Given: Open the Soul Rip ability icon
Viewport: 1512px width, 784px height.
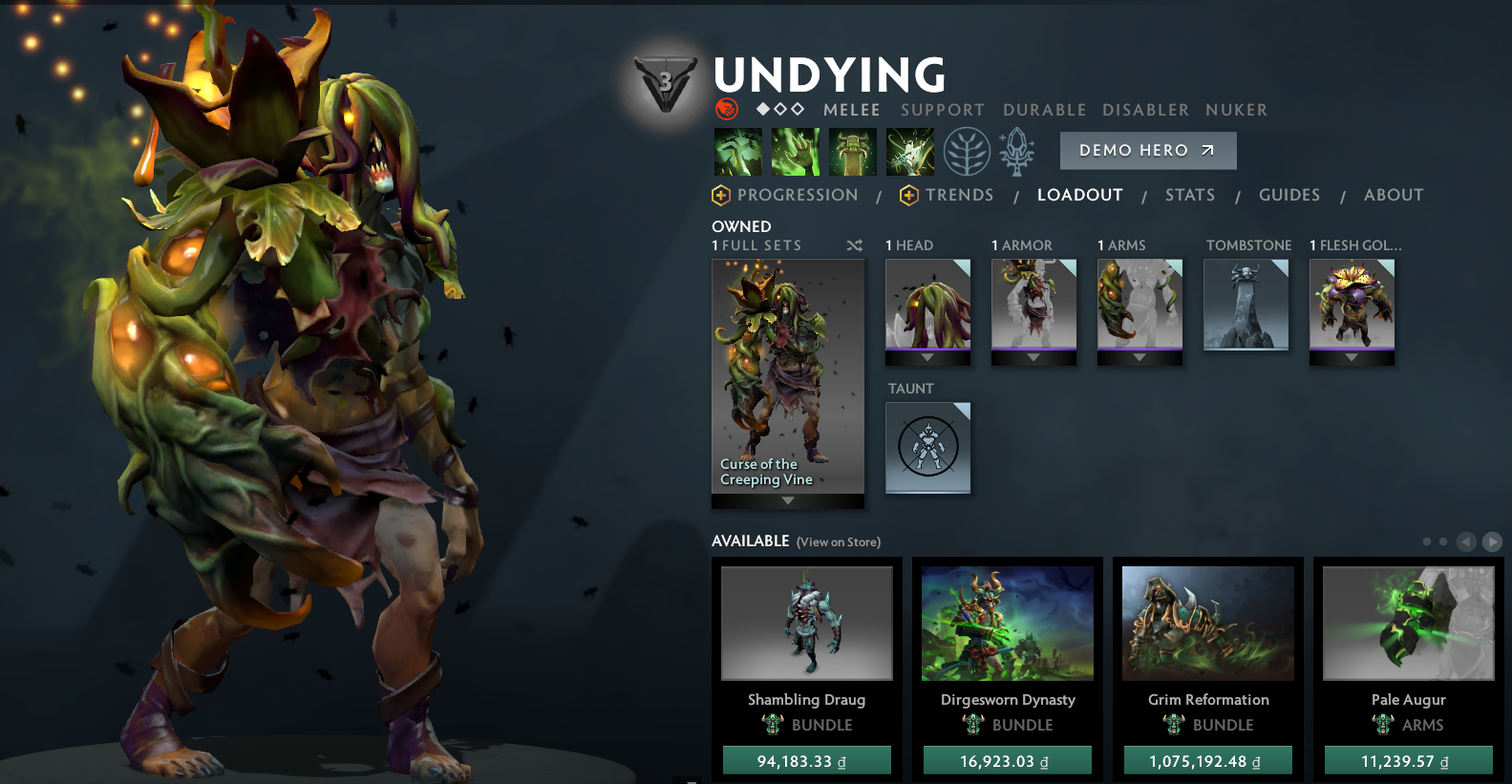Looking at the screenshot, I should [795, 151].
